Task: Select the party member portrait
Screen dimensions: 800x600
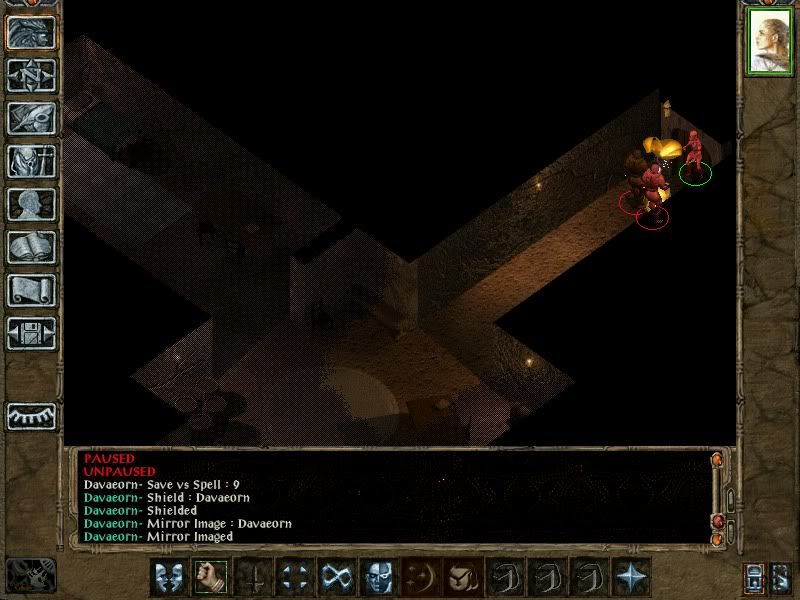Action: click(x=769, y=43)
